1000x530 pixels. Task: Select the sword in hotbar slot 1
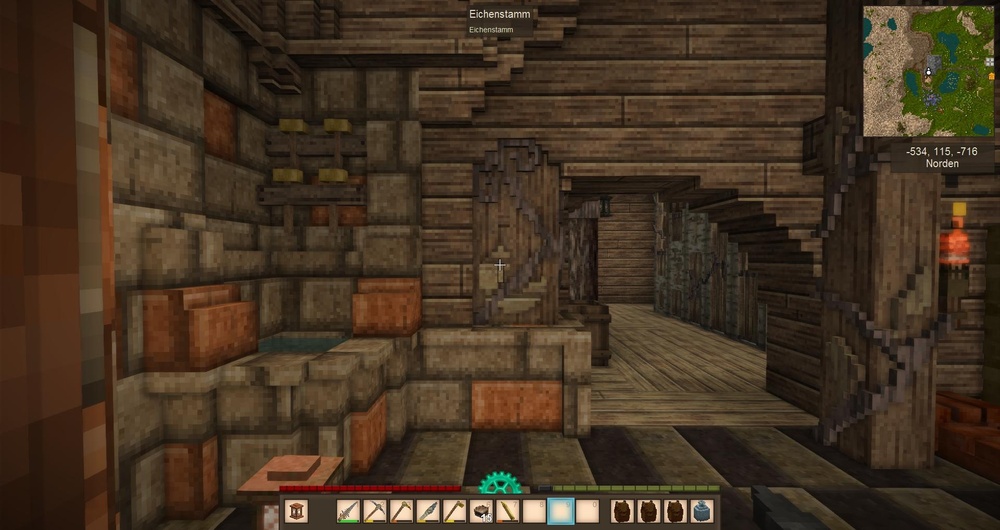click(348, 512)
